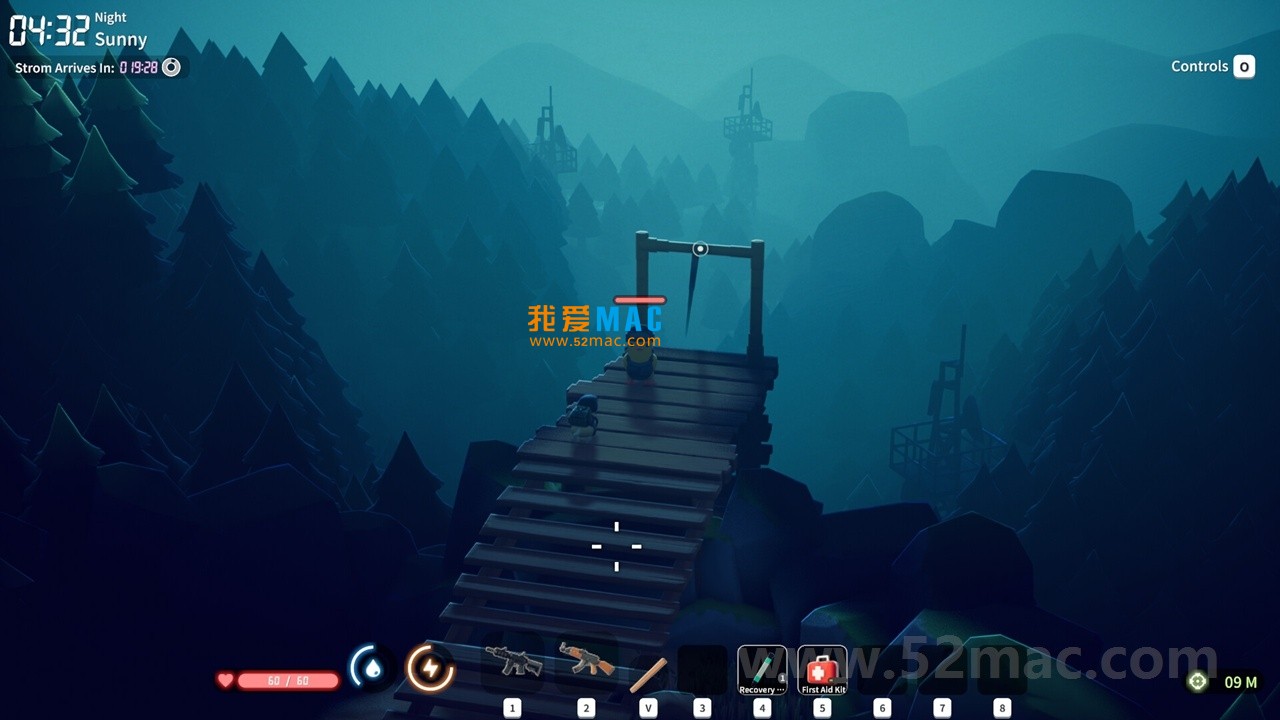Image resolution: width=1280 pixels, height=720 pixels.
Task: Select empty hotbar slot 6
Action: click(x=882, y=670)
